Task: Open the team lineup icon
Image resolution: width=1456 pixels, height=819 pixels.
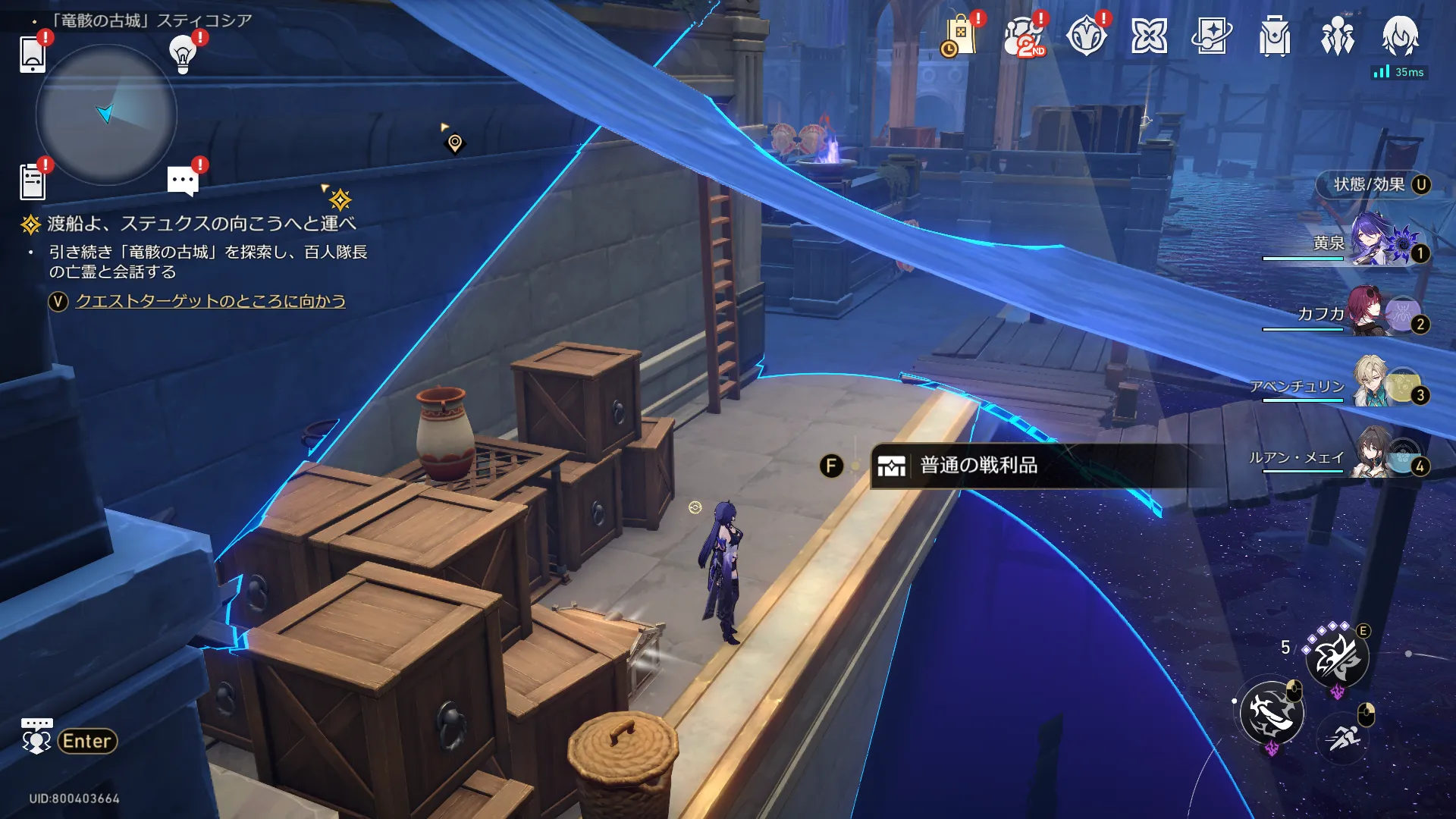Action: coord(1338,36)
